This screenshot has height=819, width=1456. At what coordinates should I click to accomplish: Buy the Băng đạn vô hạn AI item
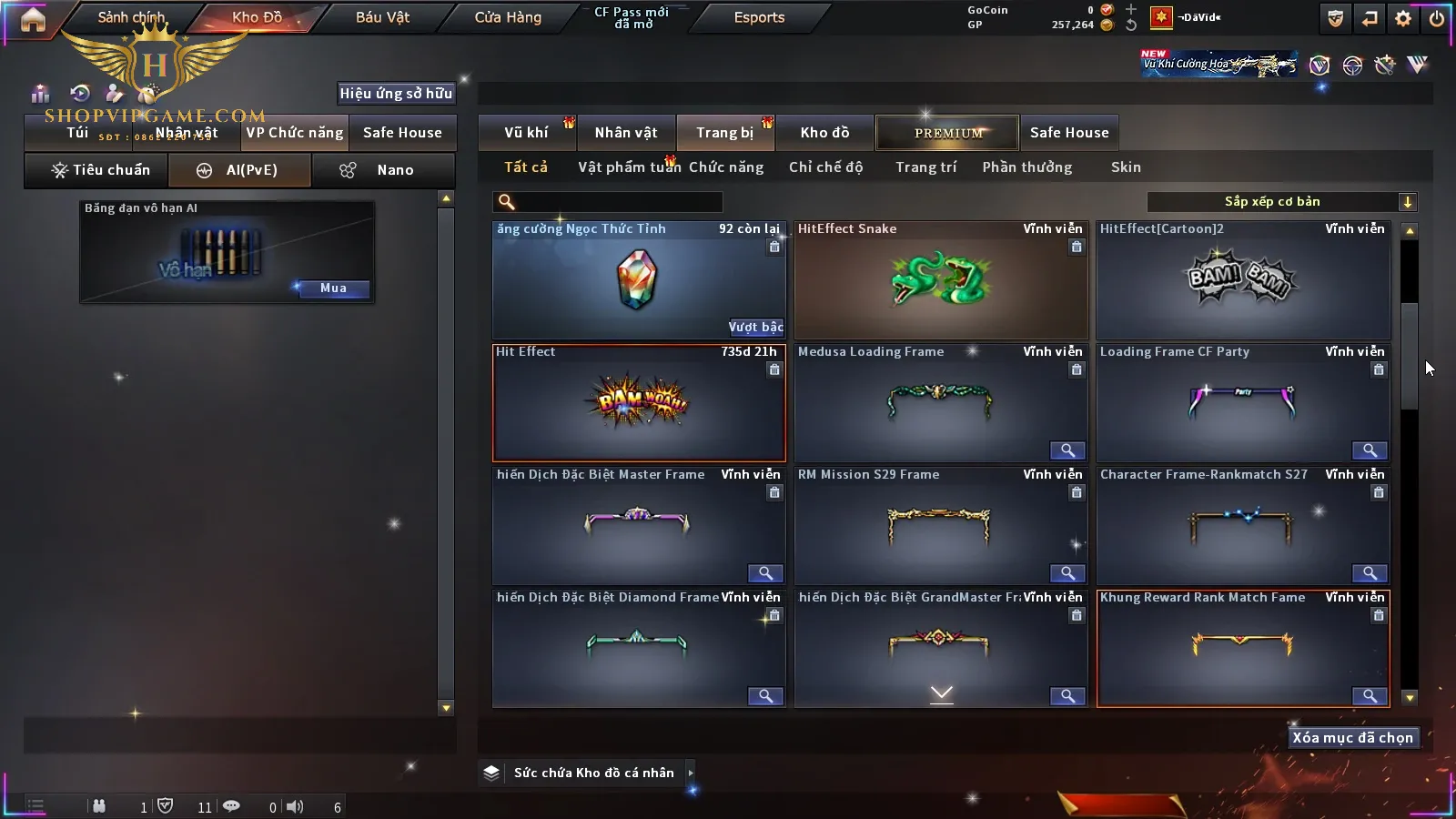click(x=333, y=288)
